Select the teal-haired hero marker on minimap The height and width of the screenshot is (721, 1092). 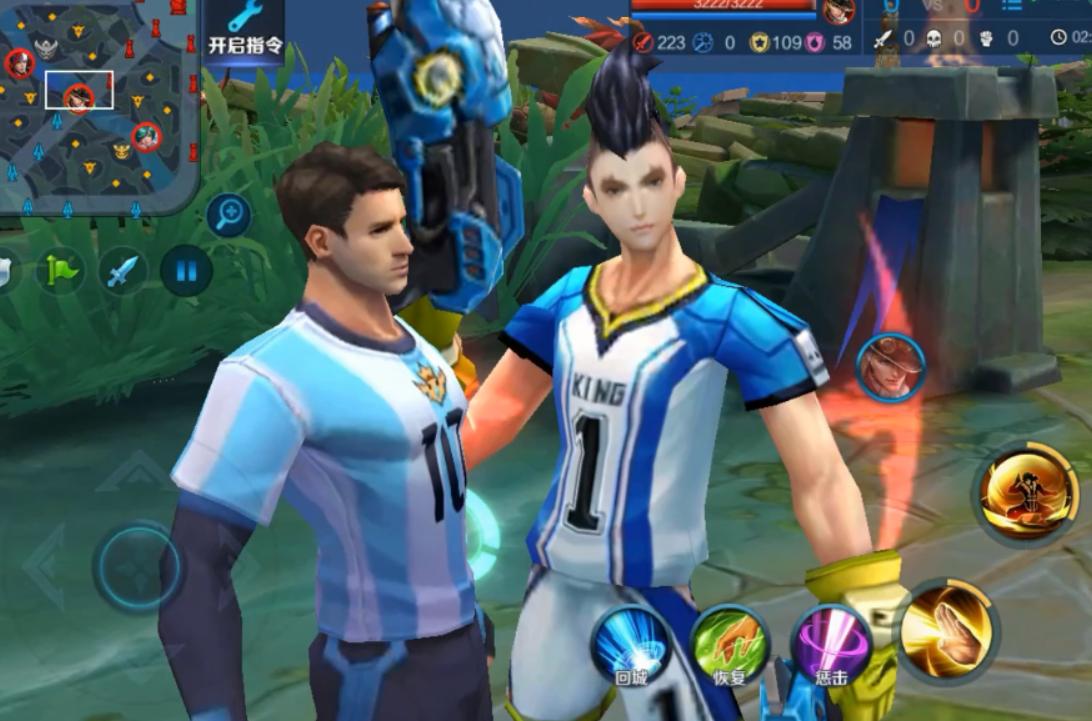coord(146,136)
